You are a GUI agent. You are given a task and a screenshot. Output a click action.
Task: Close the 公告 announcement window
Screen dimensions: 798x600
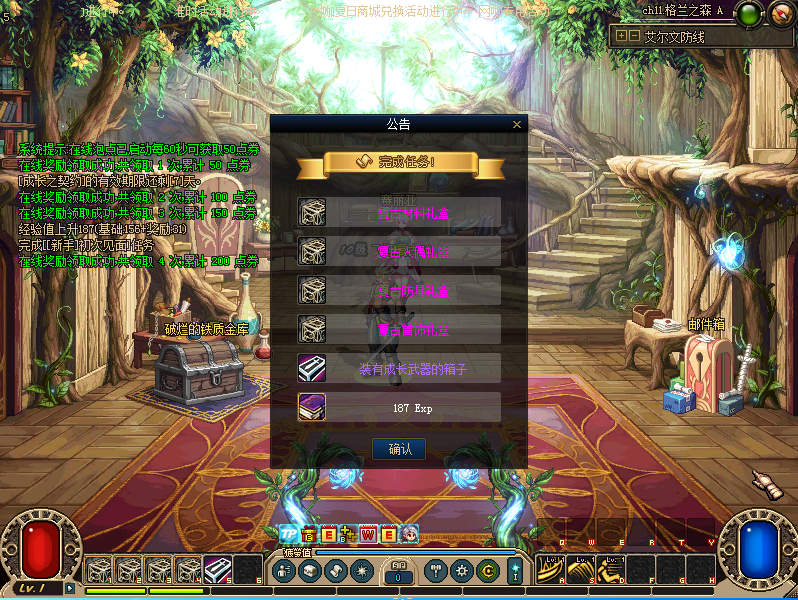[517, 125]
